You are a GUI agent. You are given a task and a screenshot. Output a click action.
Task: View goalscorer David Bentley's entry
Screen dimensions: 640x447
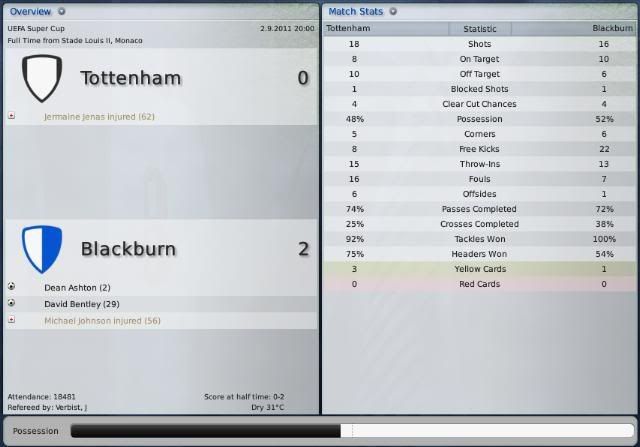pos(82,303)
